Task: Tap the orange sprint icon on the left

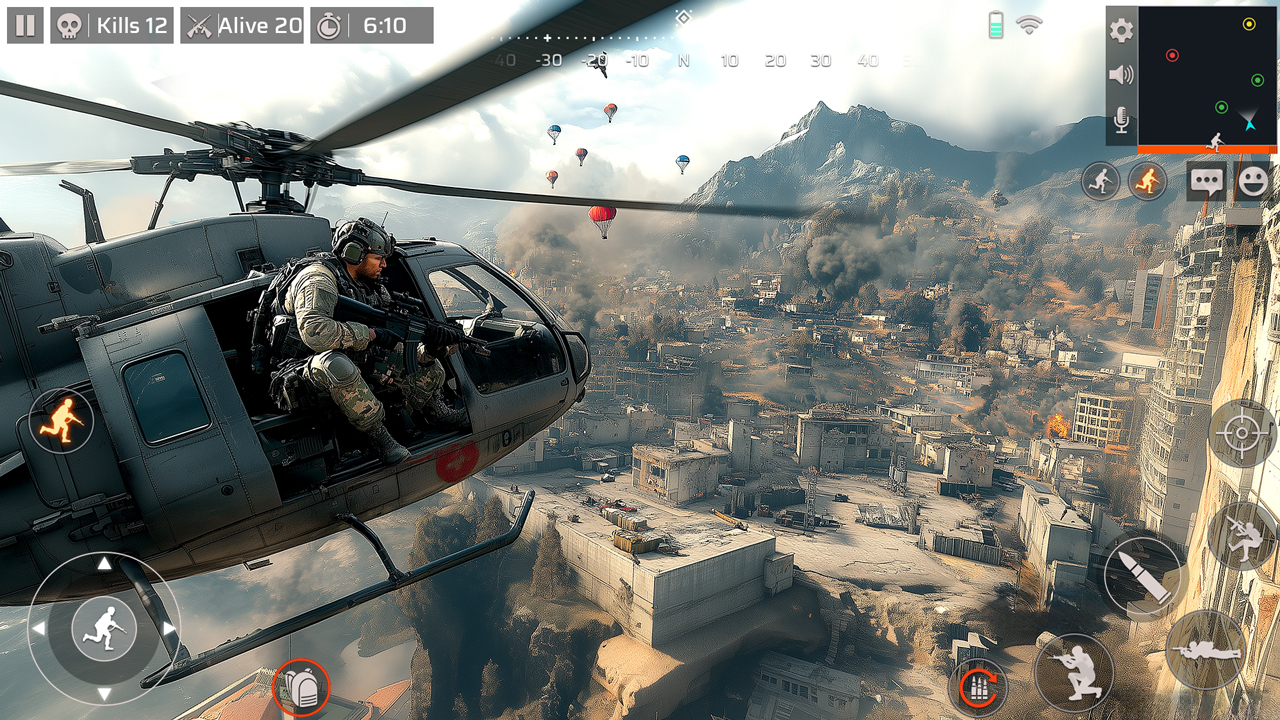Action: [61, 421]
